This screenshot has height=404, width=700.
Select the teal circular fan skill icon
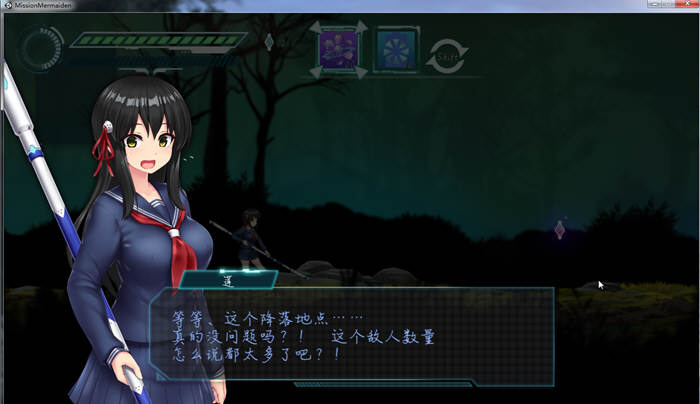coord(396,48)
